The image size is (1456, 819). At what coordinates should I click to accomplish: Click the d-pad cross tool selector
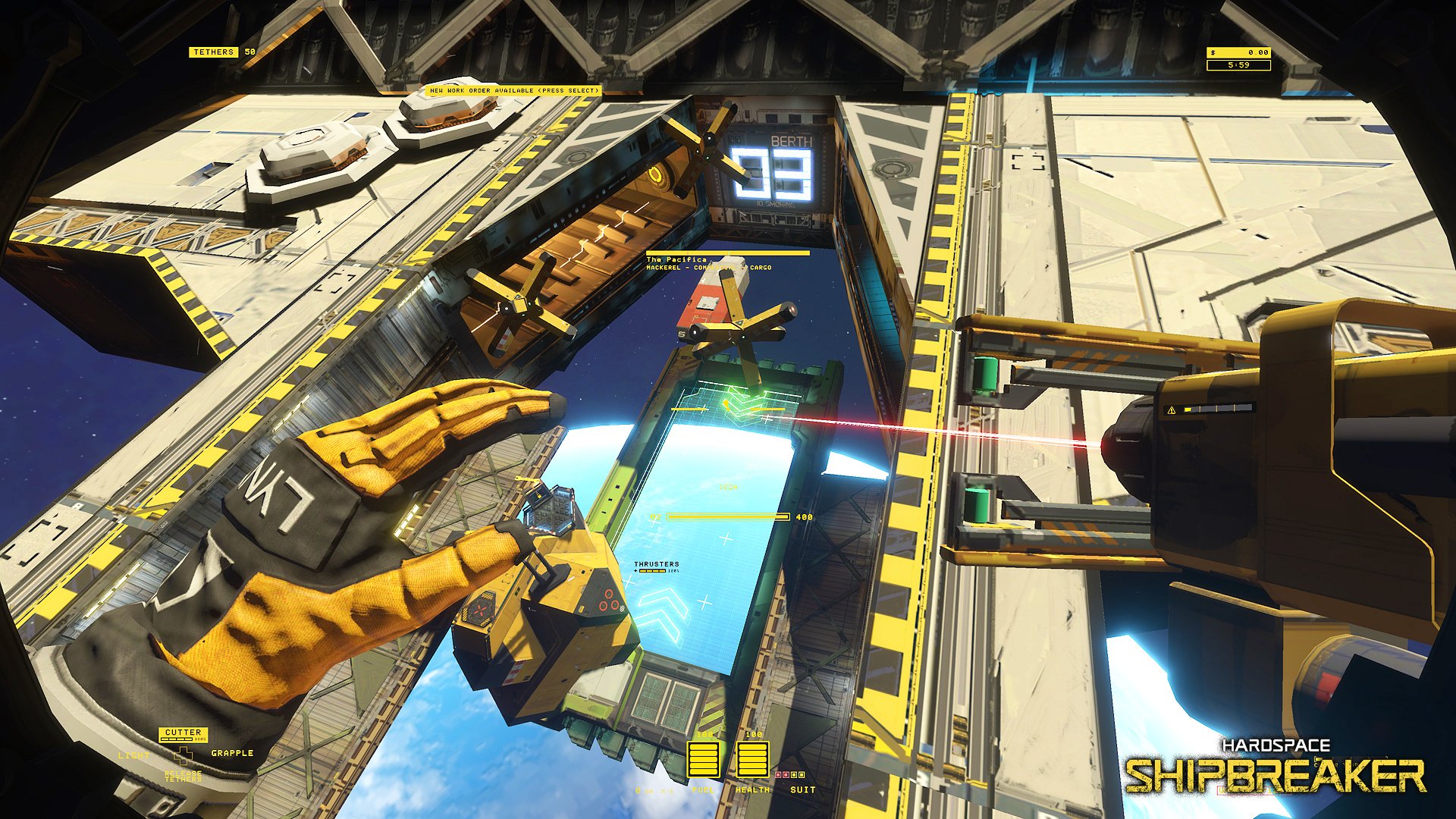coord(183,756)
